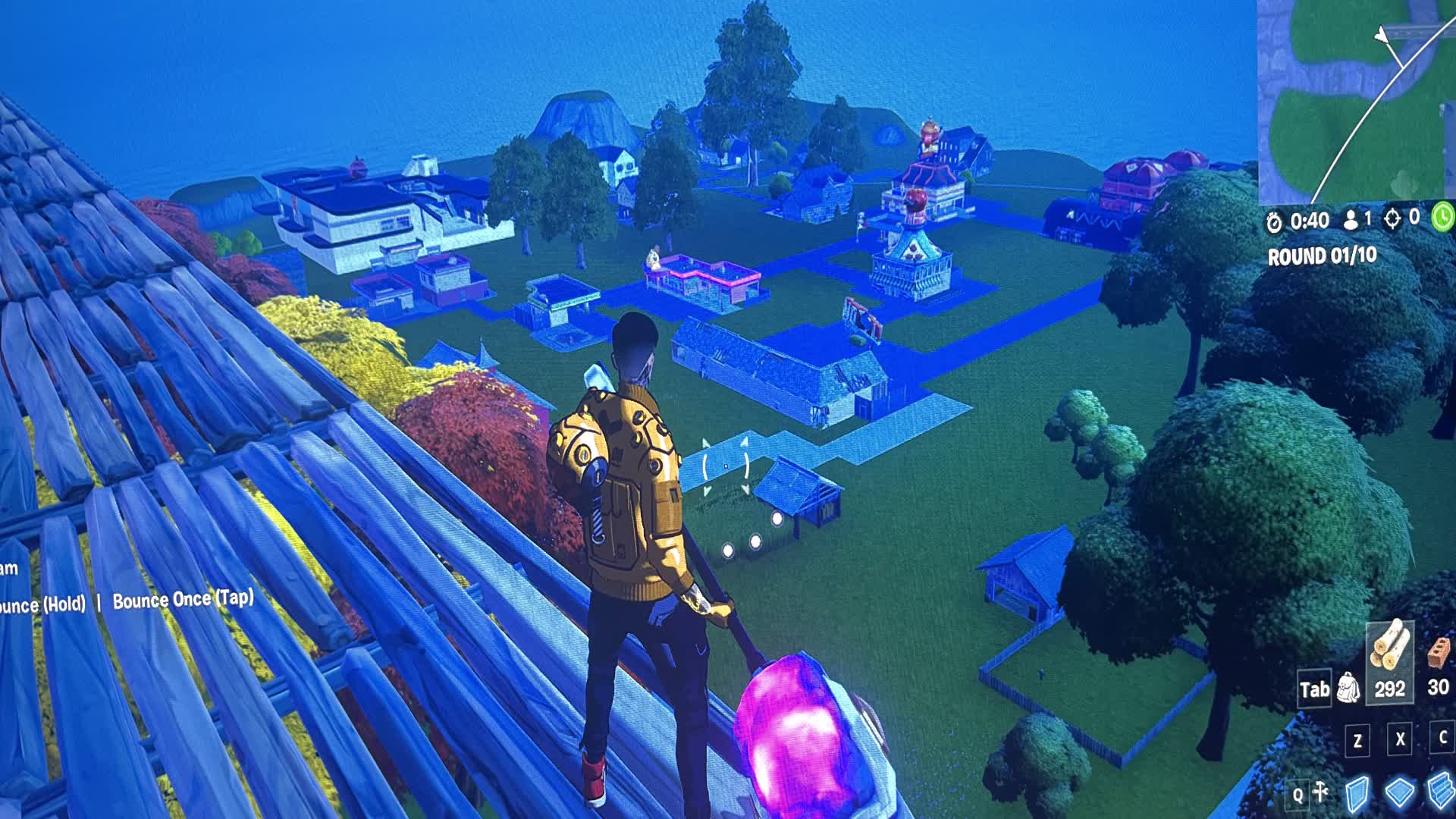Open the weapon slot labeled Z

coord(1357,741)
